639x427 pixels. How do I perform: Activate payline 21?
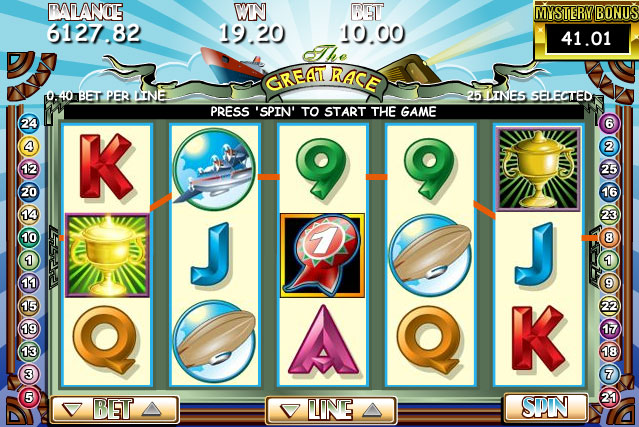pyautogui.click(x=608, y=397)
